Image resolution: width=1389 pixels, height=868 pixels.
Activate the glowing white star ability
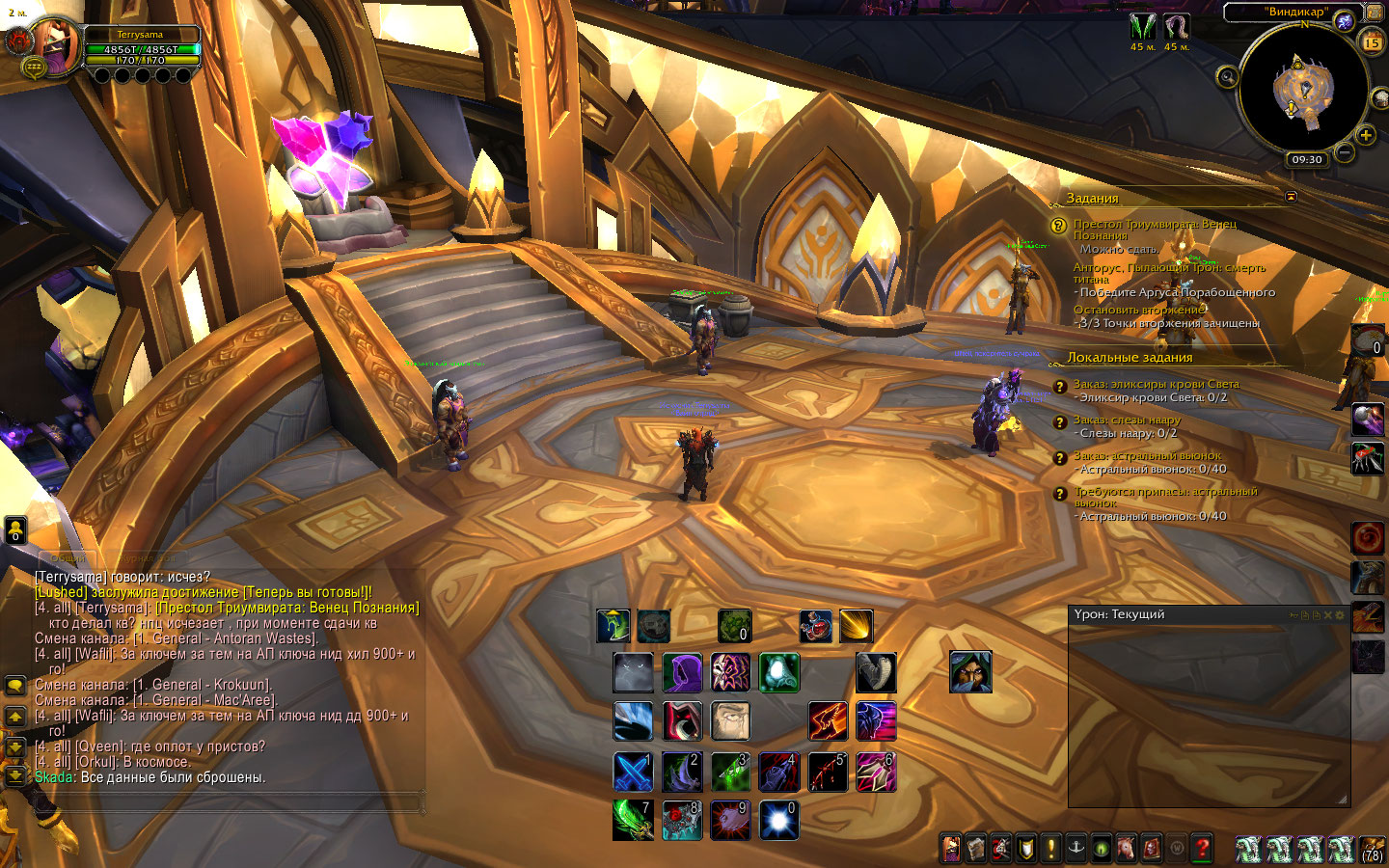click(778, 820)
